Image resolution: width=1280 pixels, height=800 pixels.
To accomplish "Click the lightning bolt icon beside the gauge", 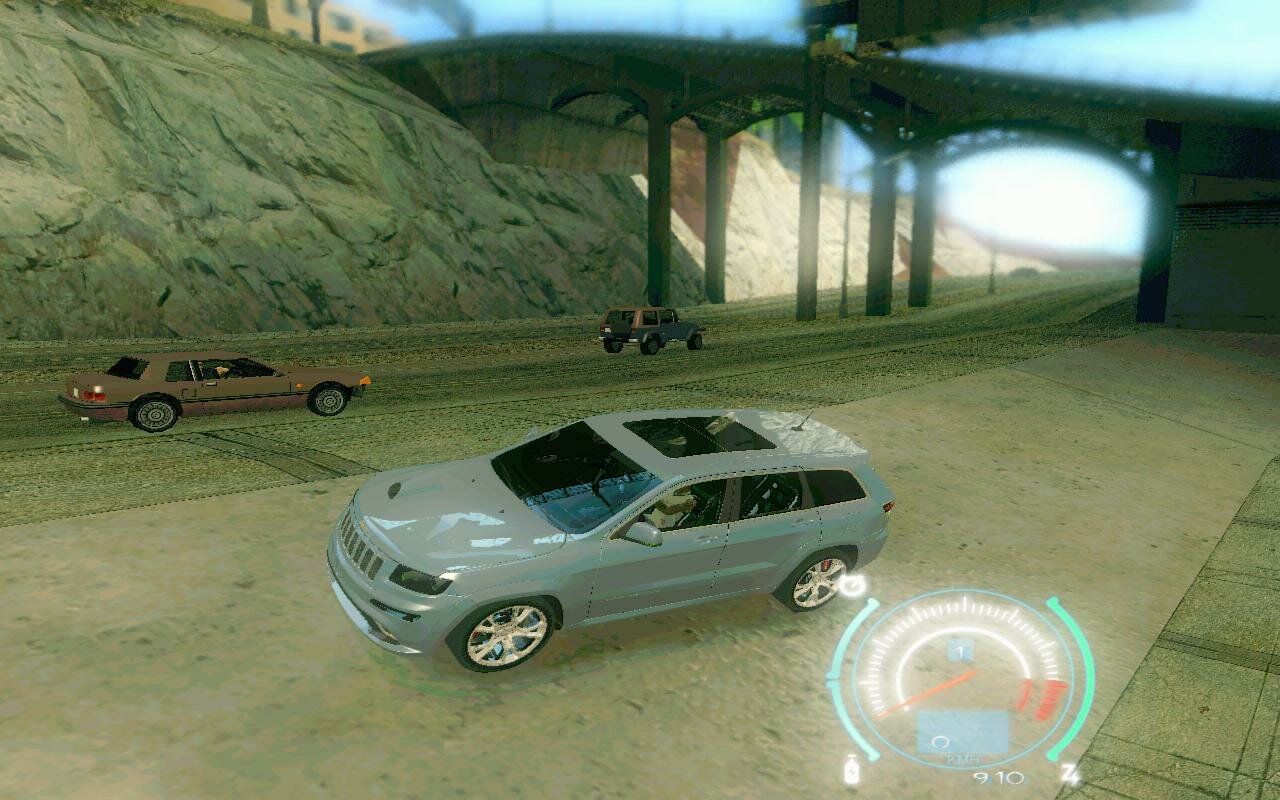I will pos(1069,772).
